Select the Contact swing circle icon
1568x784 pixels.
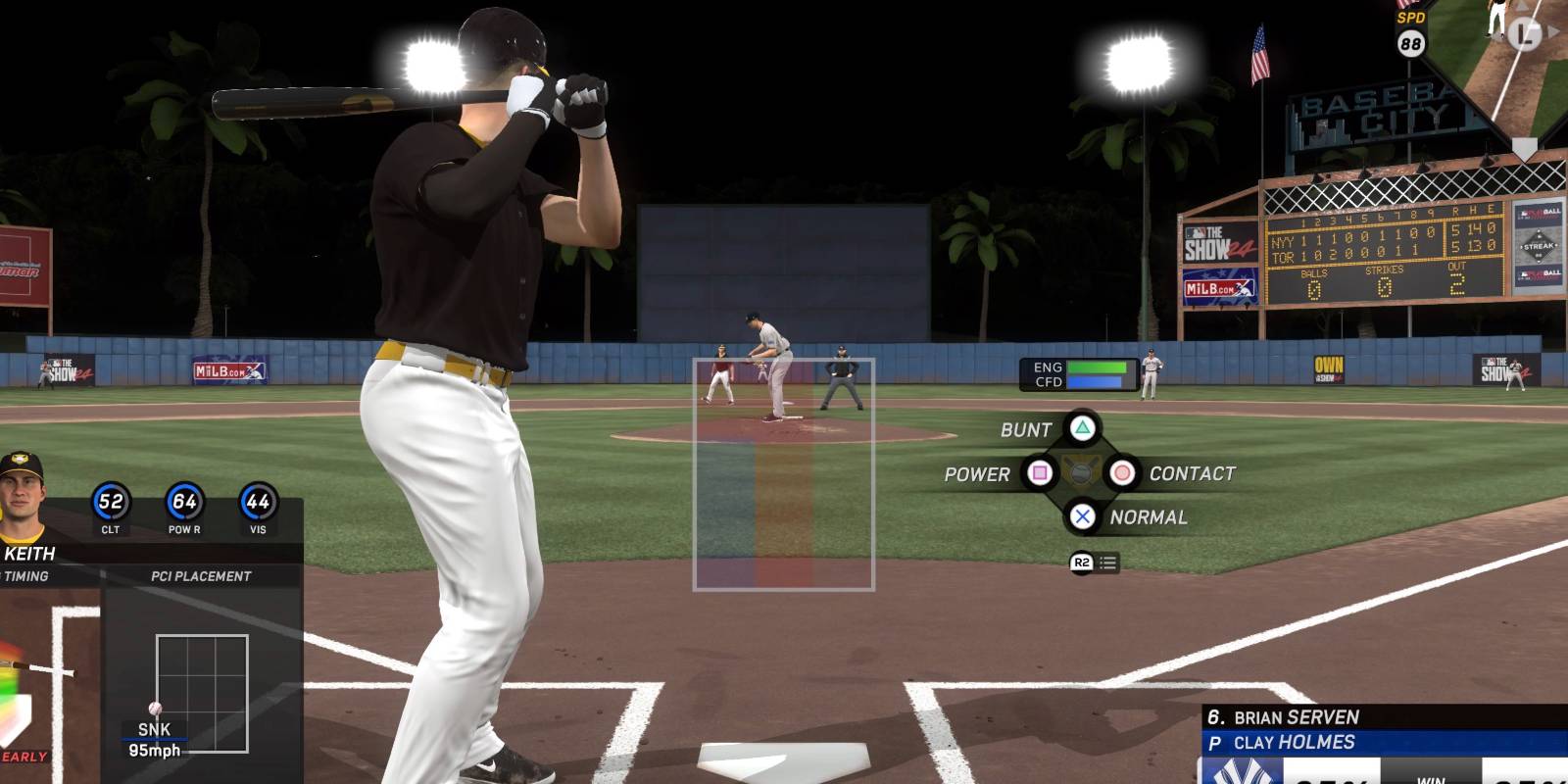tap(1121, 473)
